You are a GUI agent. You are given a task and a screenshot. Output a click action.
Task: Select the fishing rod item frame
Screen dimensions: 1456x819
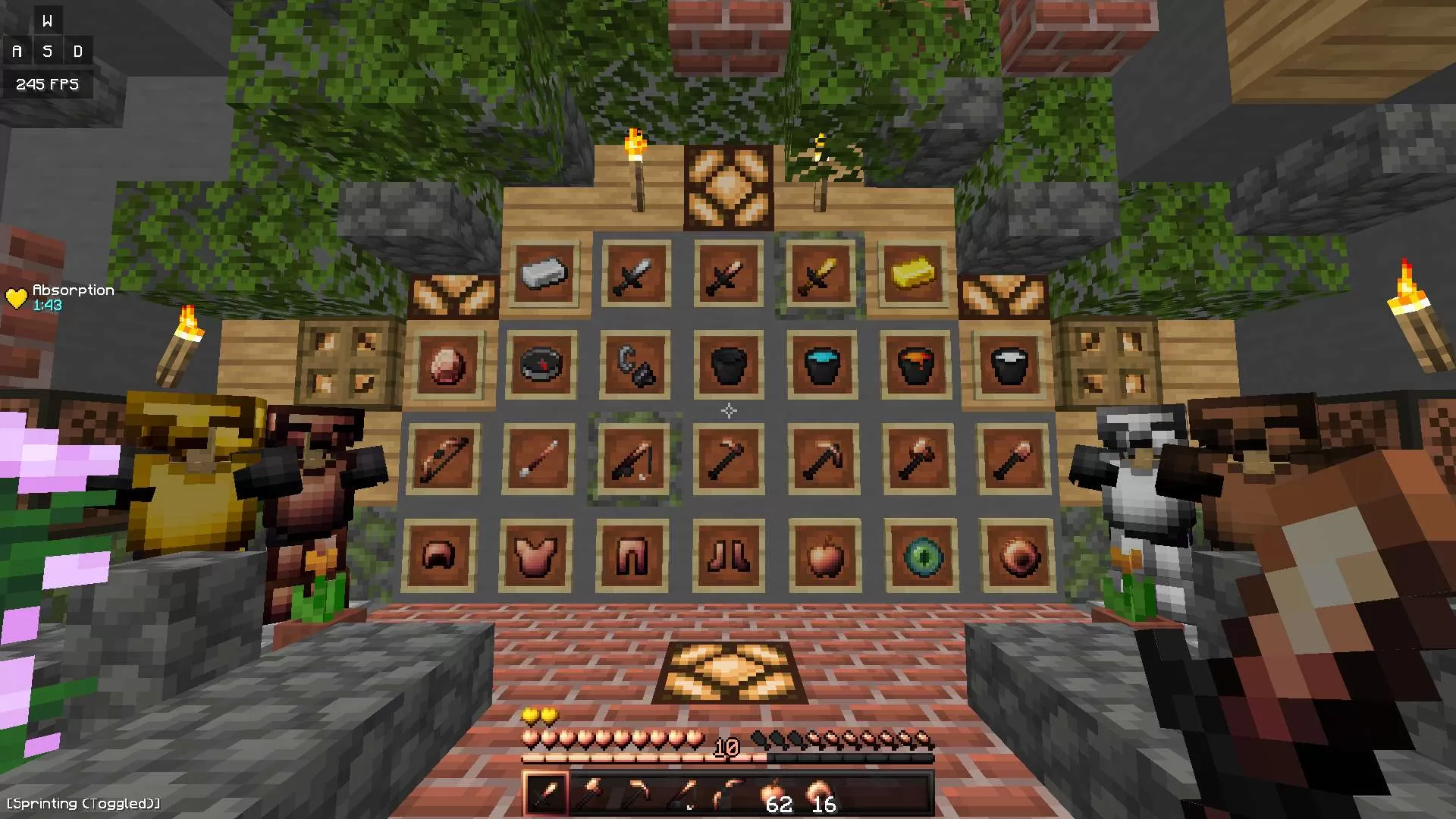pos(635,460)
